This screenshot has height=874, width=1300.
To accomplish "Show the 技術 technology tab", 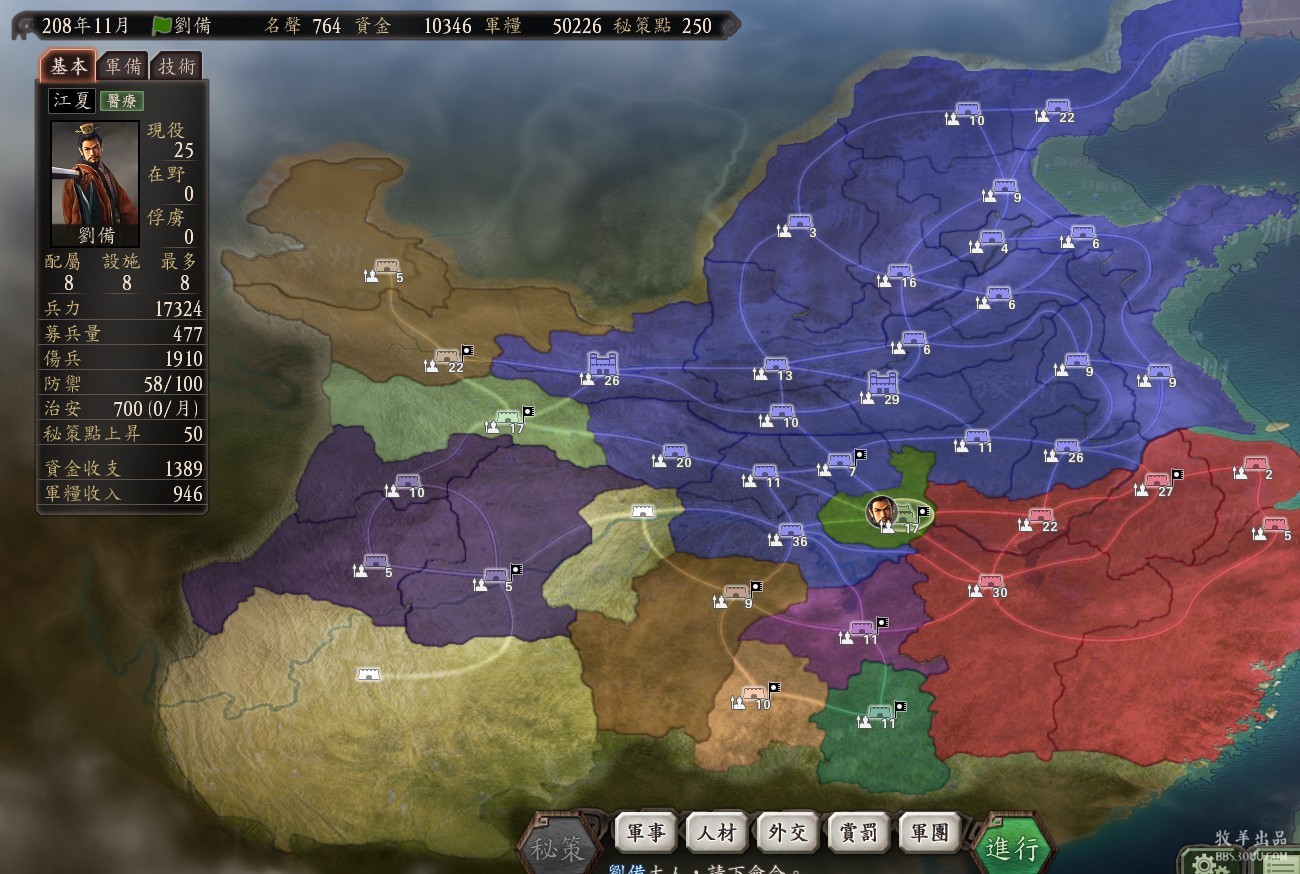I will click(178, 67).
